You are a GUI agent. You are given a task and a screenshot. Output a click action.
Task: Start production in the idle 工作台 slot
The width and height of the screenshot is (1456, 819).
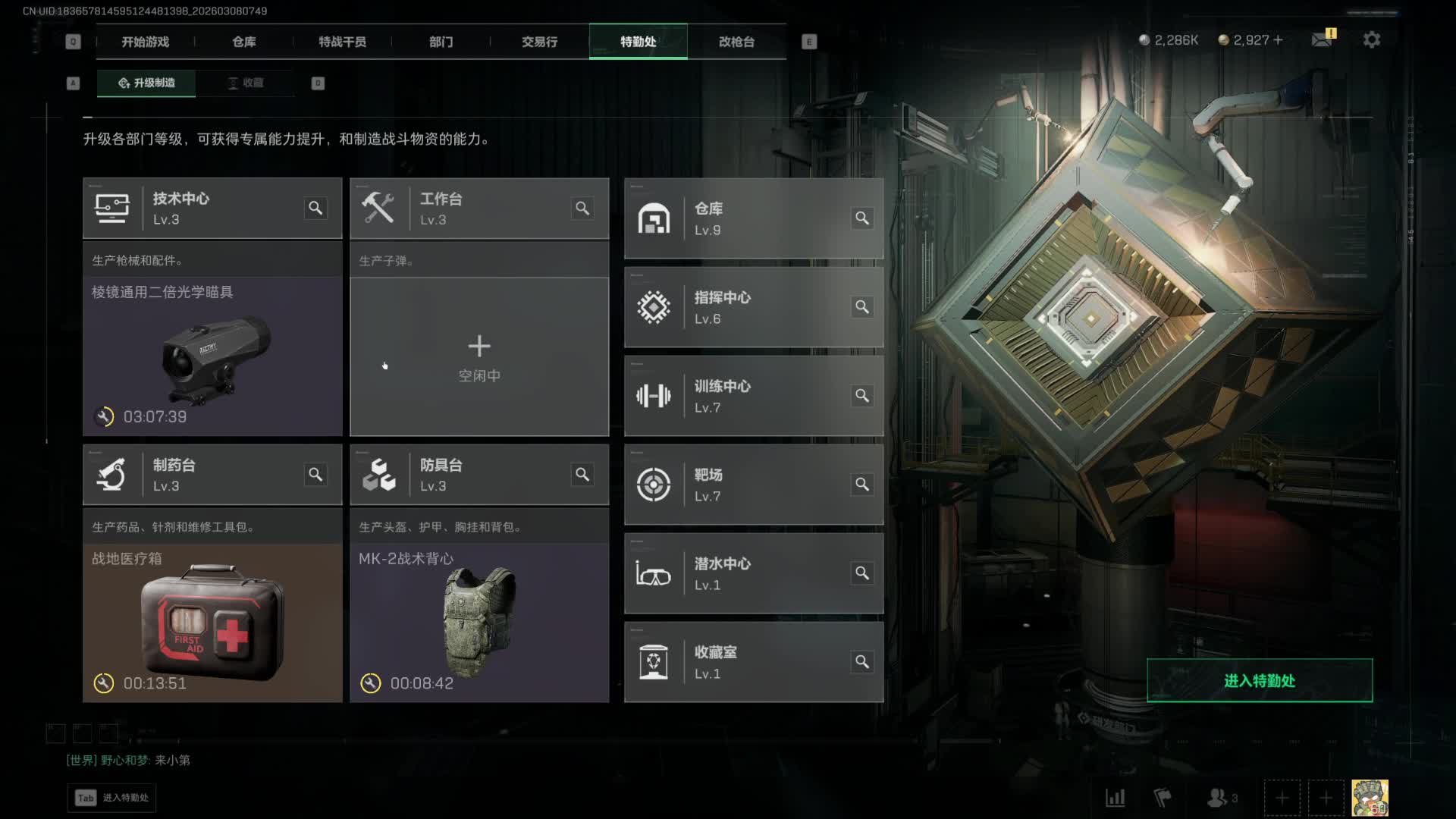pyautogui.click(x=479, y=356)
